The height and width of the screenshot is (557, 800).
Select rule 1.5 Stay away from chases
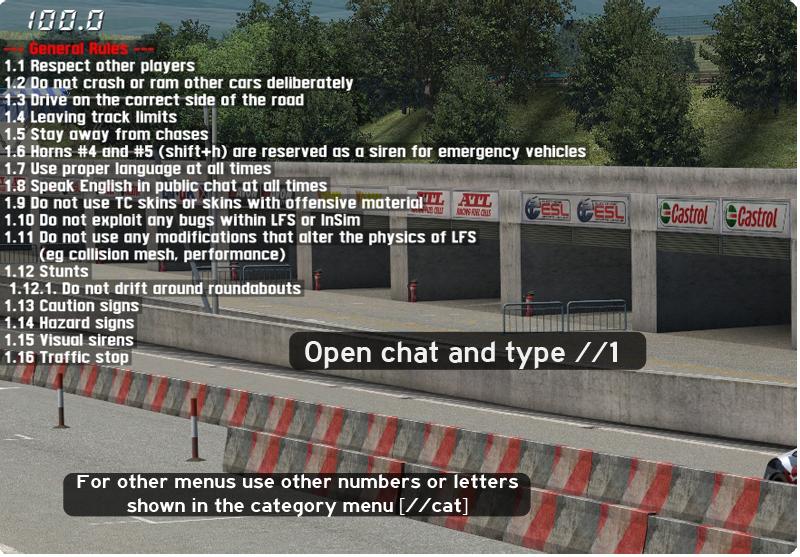click(x=106, y=134)
